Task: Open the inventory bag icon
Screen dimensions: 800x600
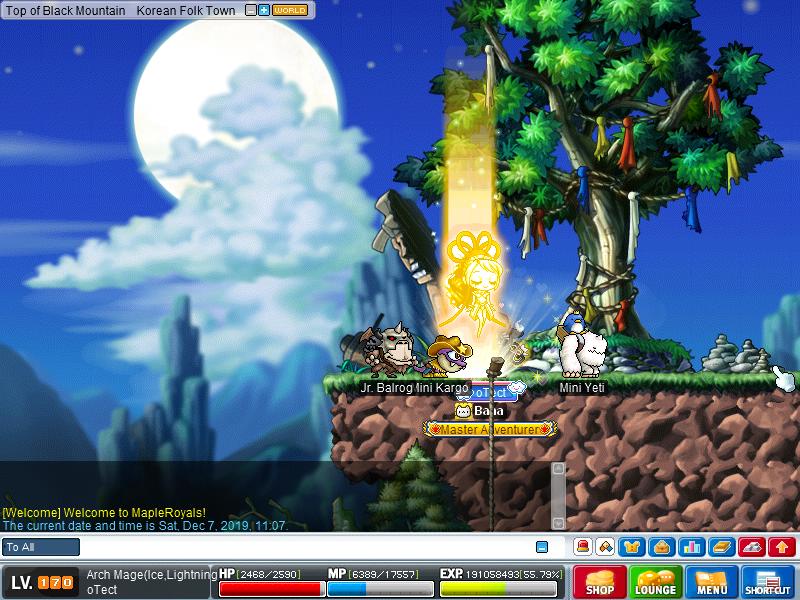Action: [660, 547]
